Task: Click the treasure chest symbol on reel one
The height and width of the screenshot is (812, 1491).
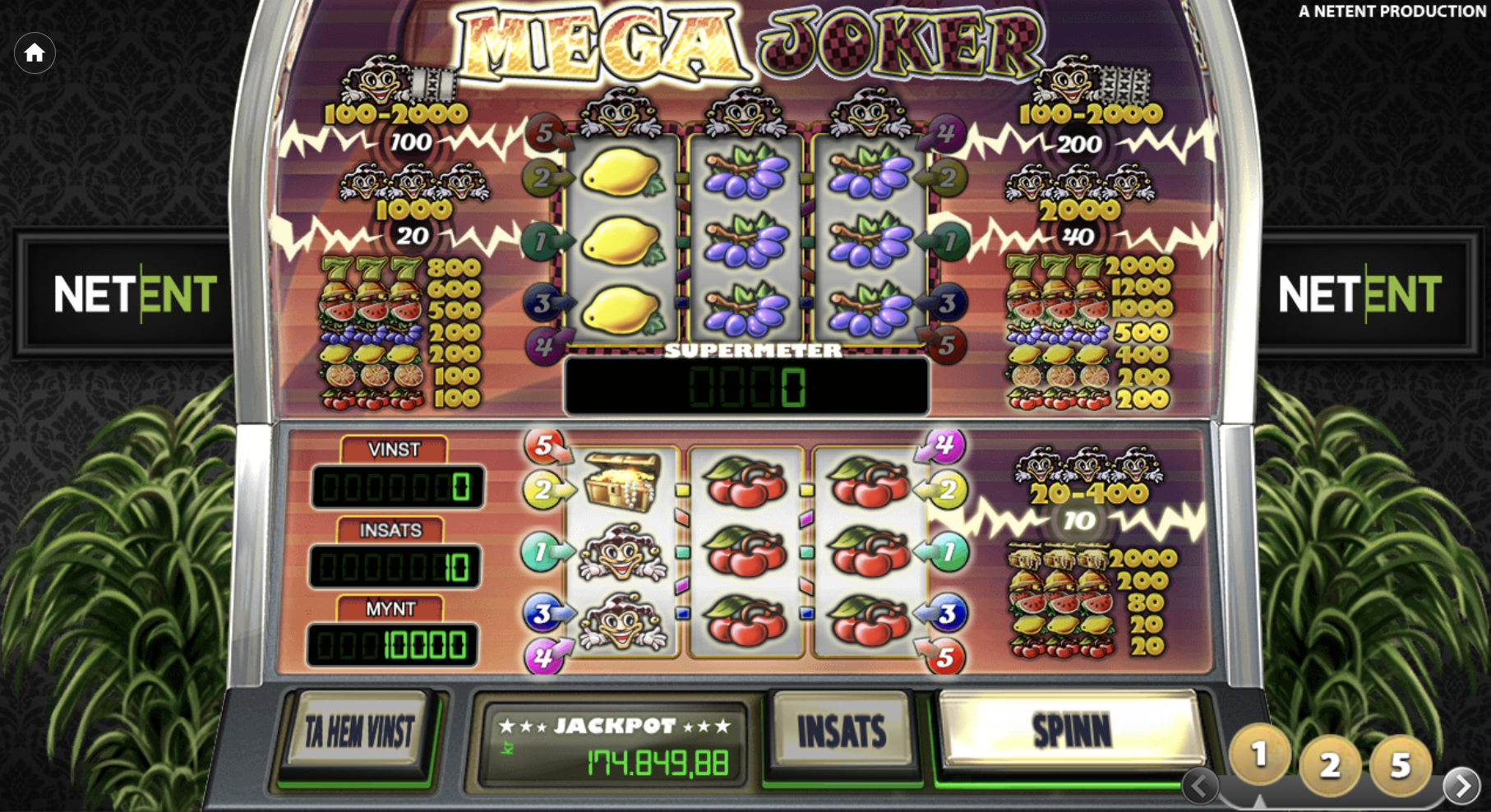Action: [622, 481]
